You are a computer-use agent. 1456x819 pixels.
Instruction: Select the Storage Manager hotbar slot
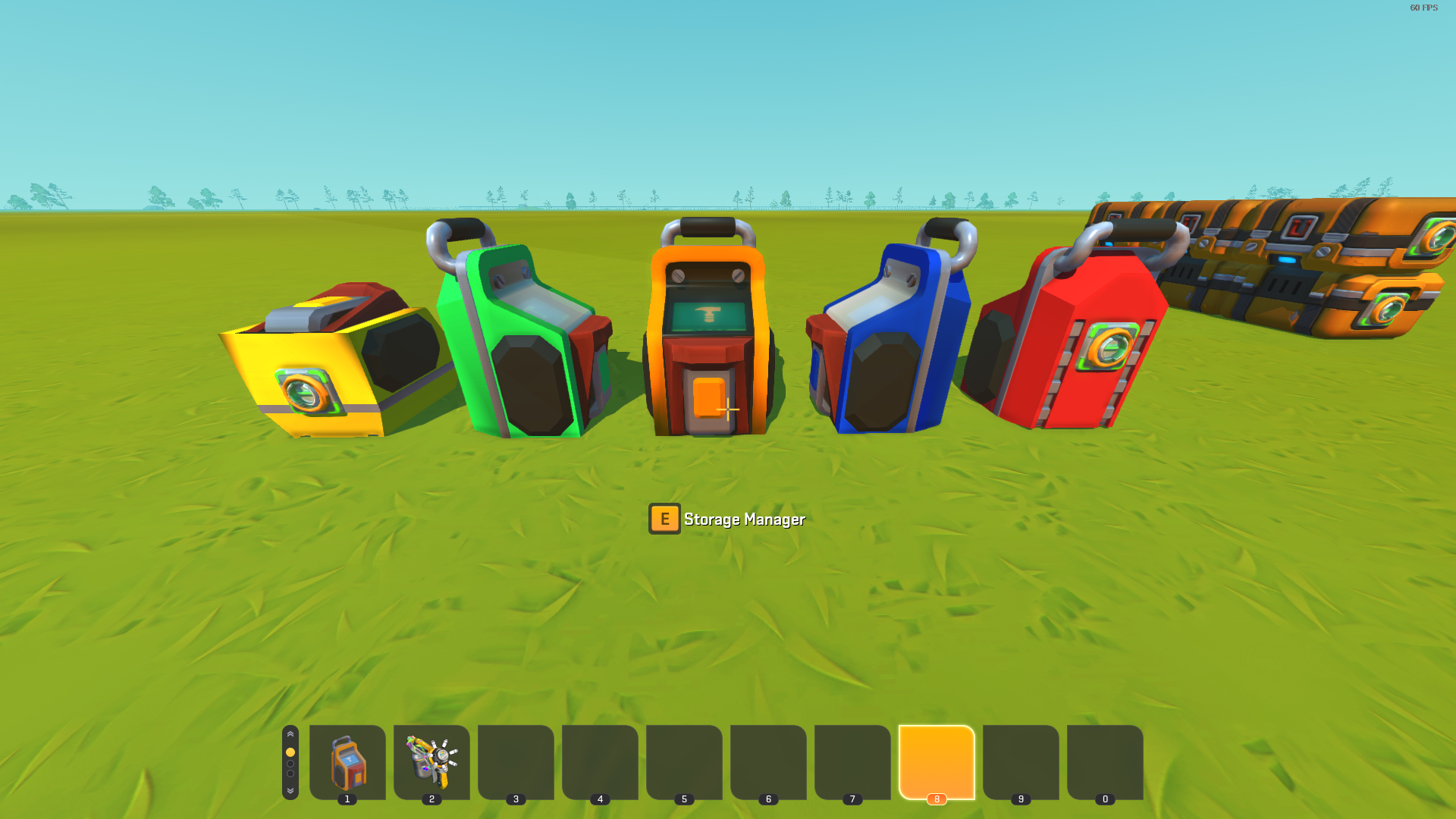coord(347,761)
